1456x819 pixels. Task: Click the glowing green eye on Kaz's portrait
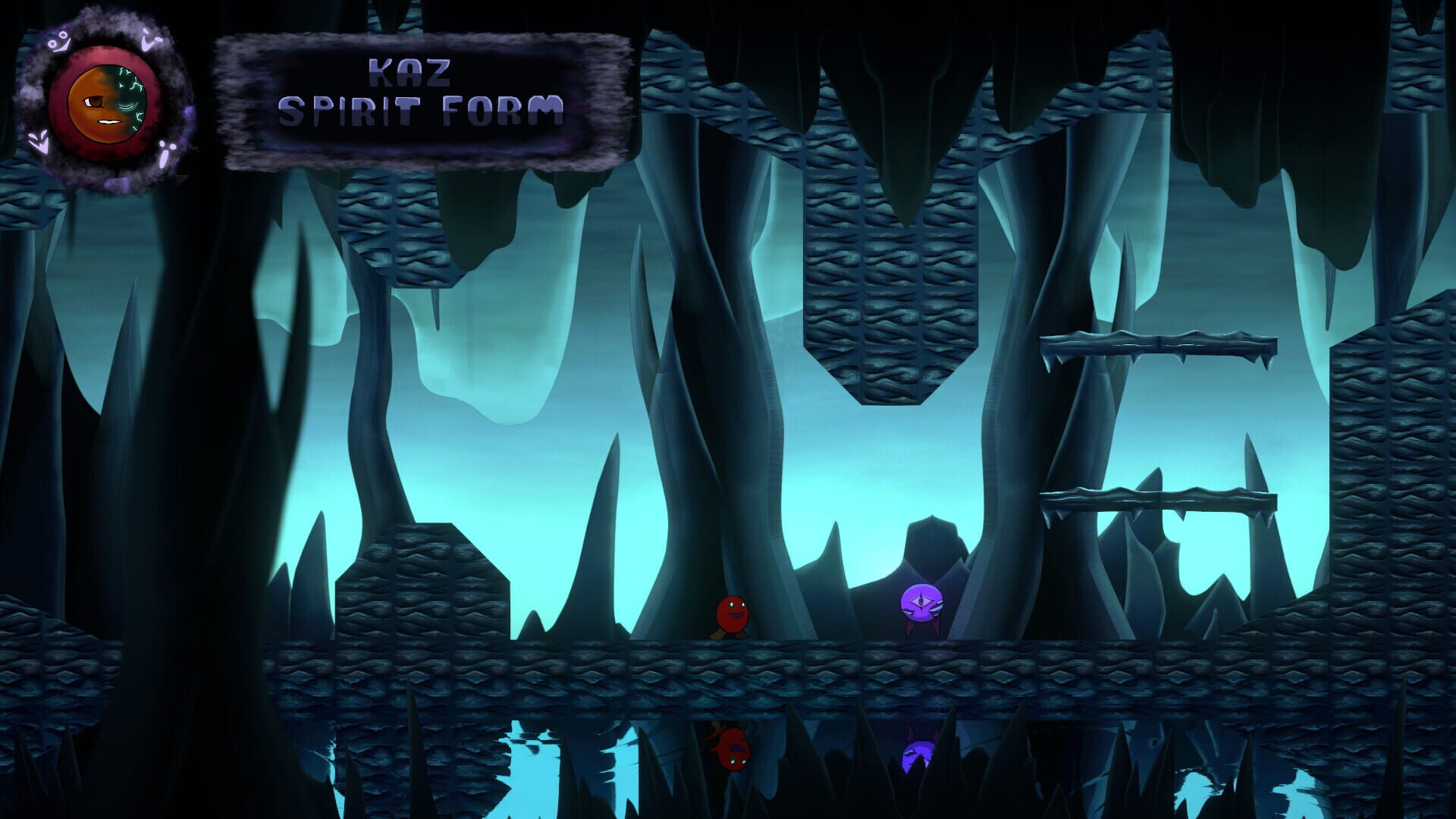[125, 105]
